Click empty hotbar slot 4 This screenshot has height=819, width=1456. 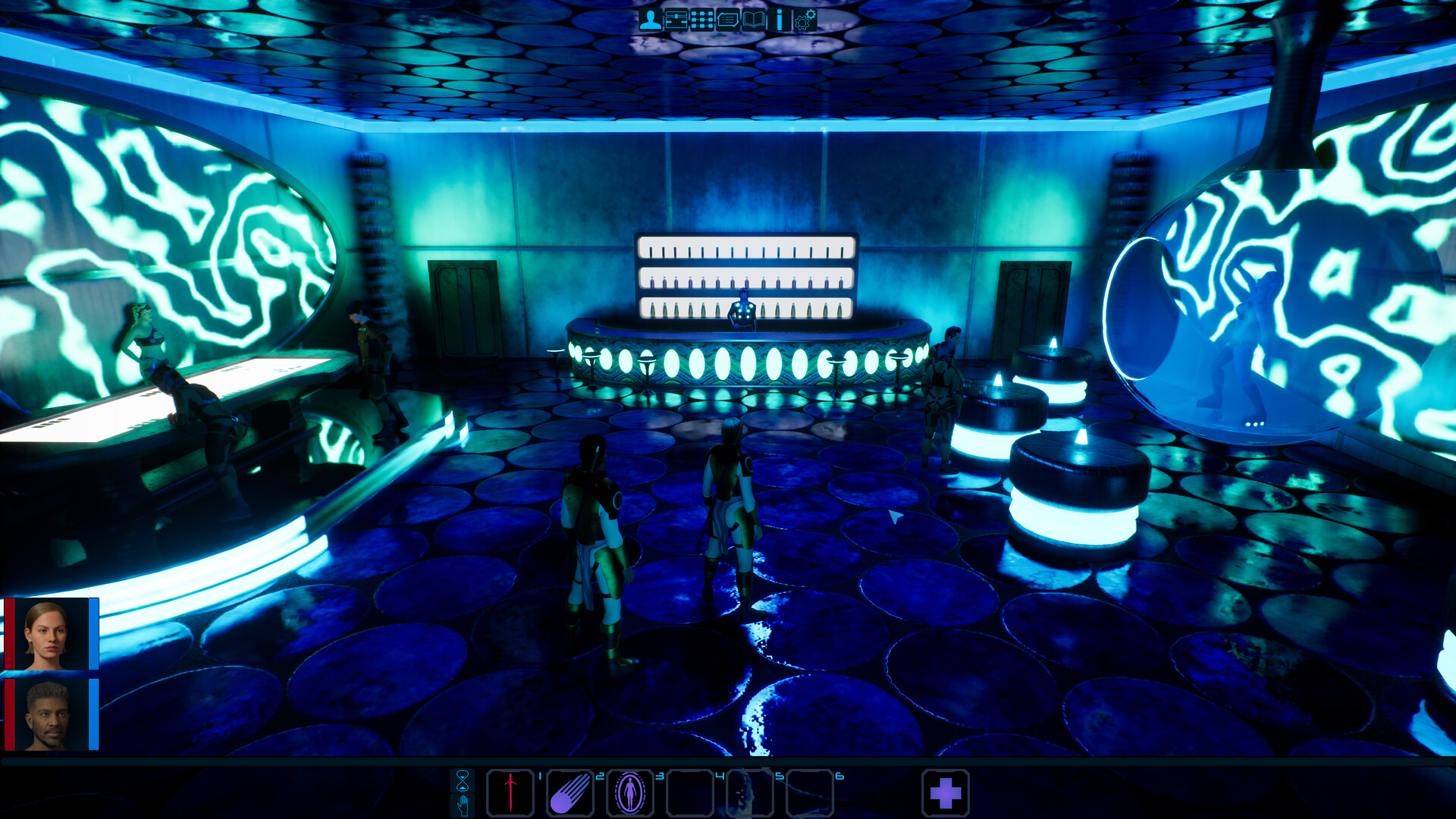click(x=690, y=791)
